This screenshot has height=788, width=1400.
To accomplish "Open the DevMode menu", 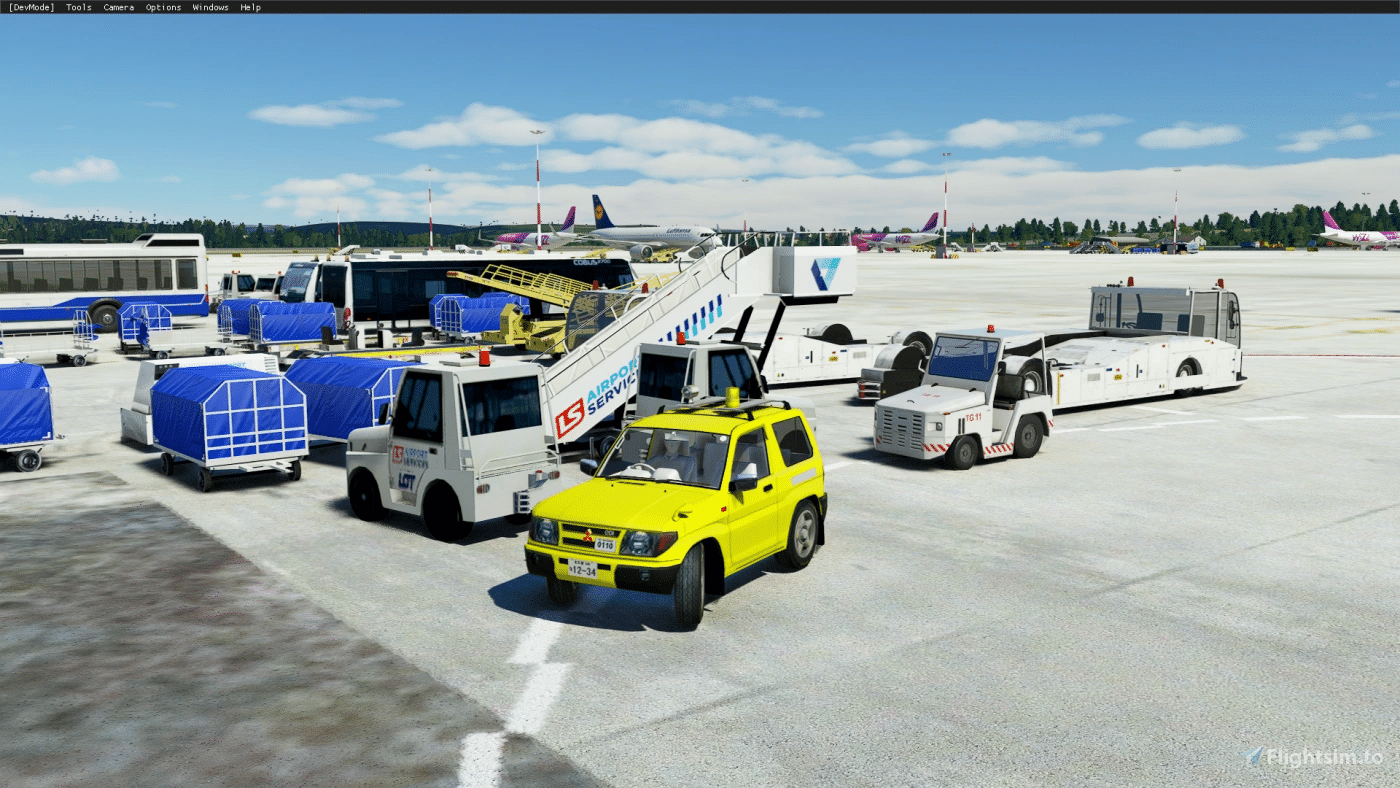I will pos(32,7).
